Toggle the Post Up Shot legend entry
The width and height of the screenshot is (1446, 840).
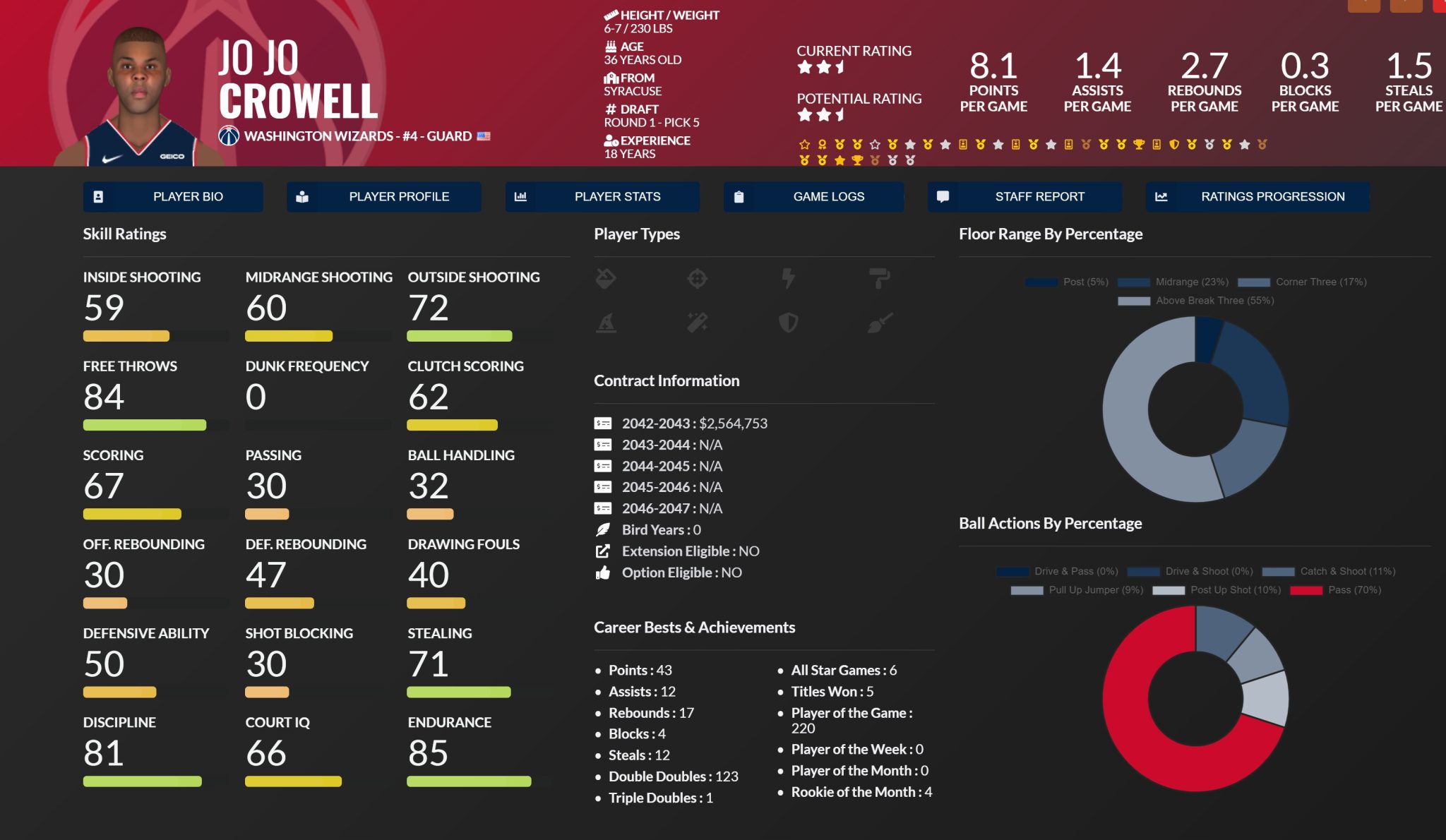click(1217, 590)
